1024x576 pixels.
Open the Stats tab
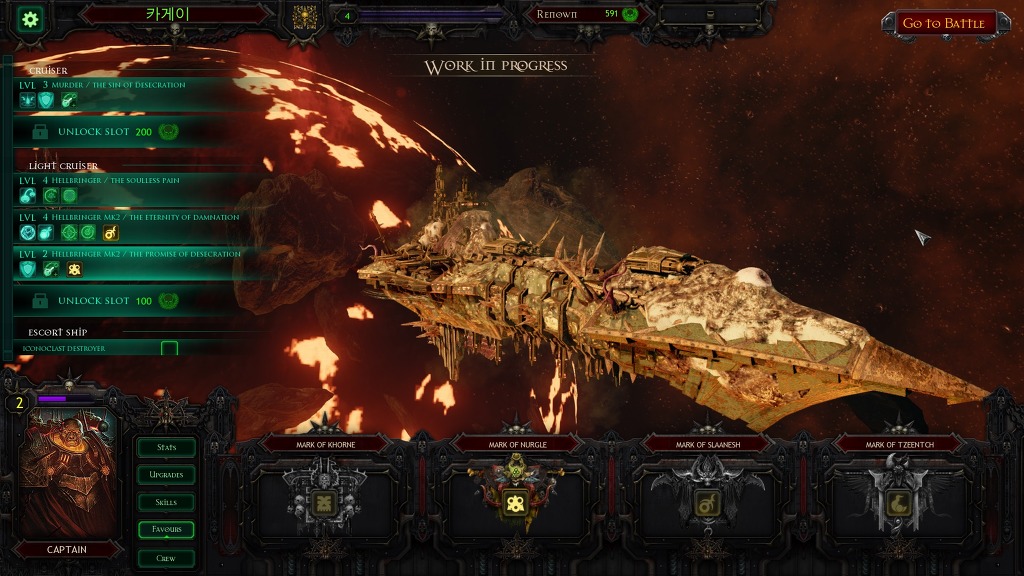click(x=166, y=447)
